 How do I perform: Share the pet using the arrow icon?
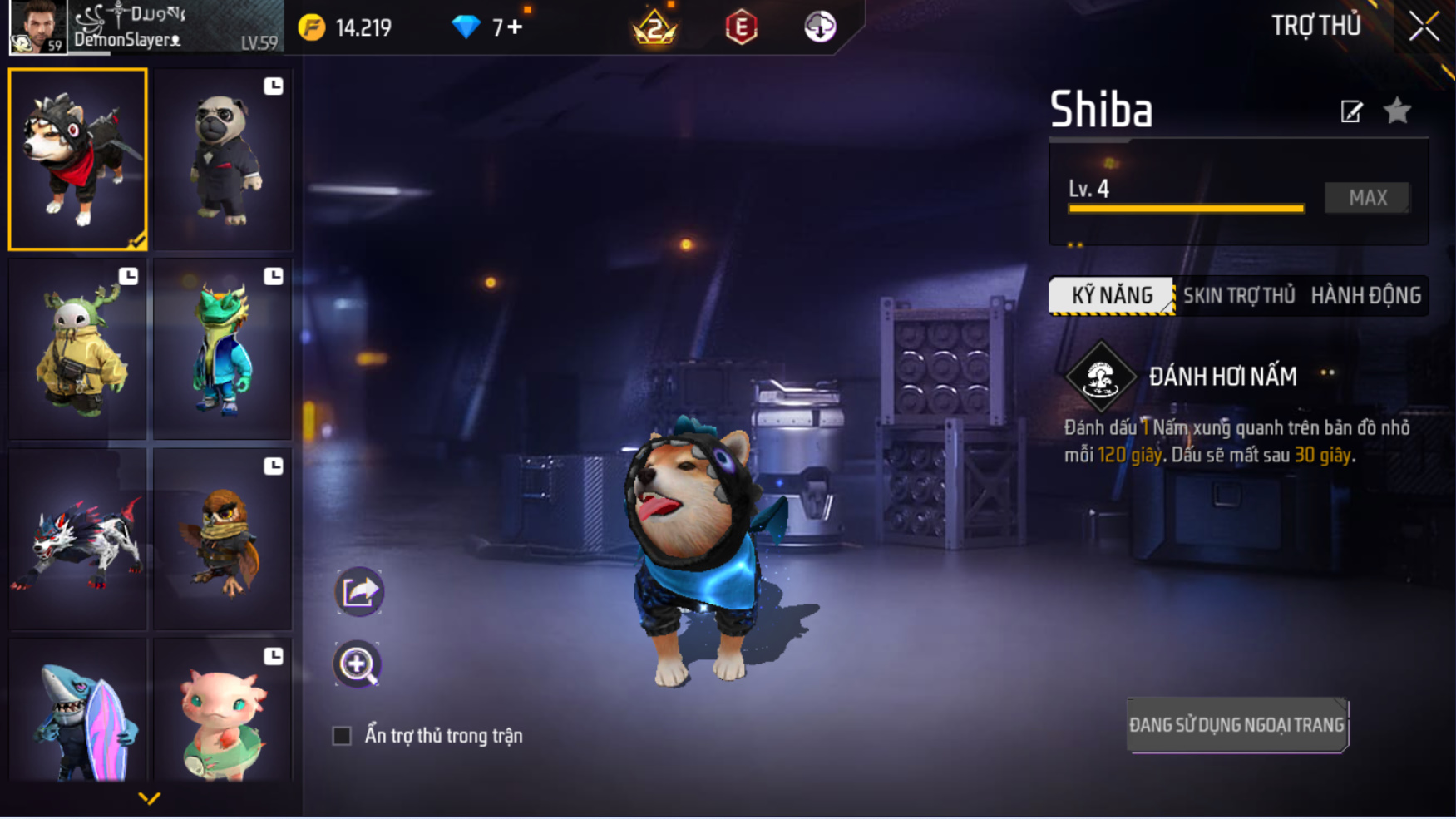click(x=359, y=592)
